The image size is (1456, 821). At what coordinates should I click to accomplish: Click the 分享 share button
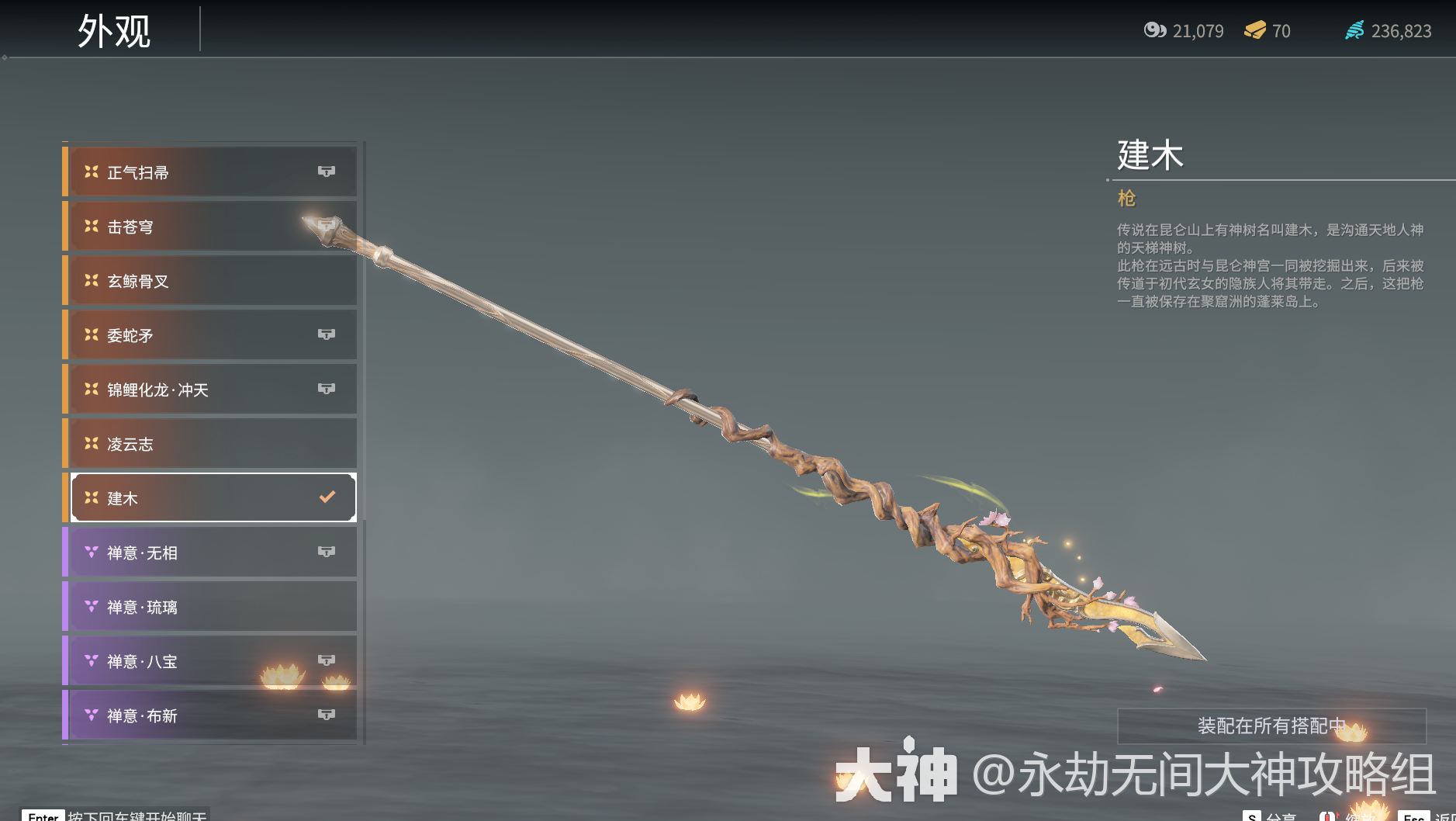click(x=1269, y=817)
